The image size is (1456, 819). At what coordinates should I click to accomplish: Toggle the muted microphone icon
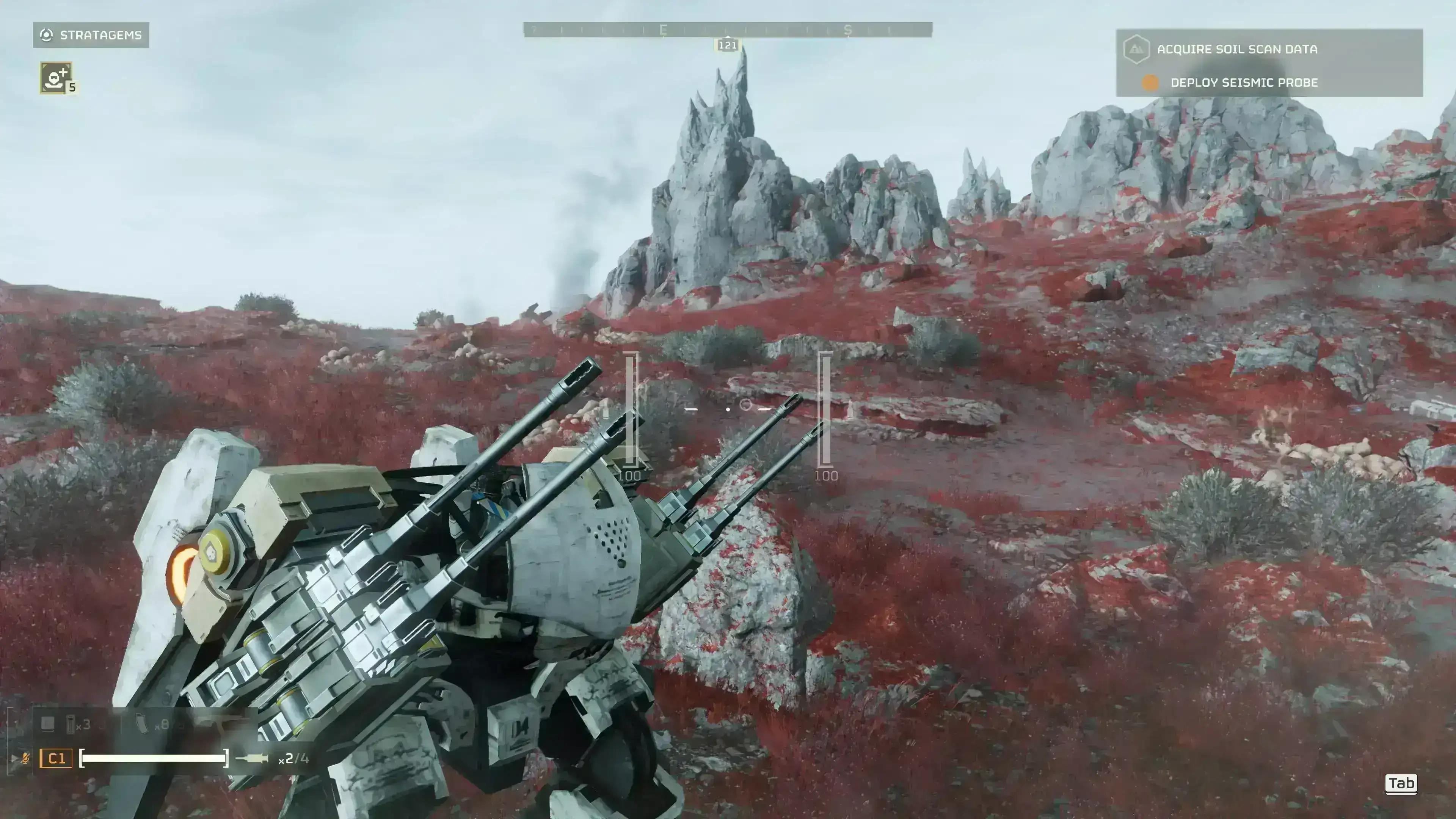[25, 758]
